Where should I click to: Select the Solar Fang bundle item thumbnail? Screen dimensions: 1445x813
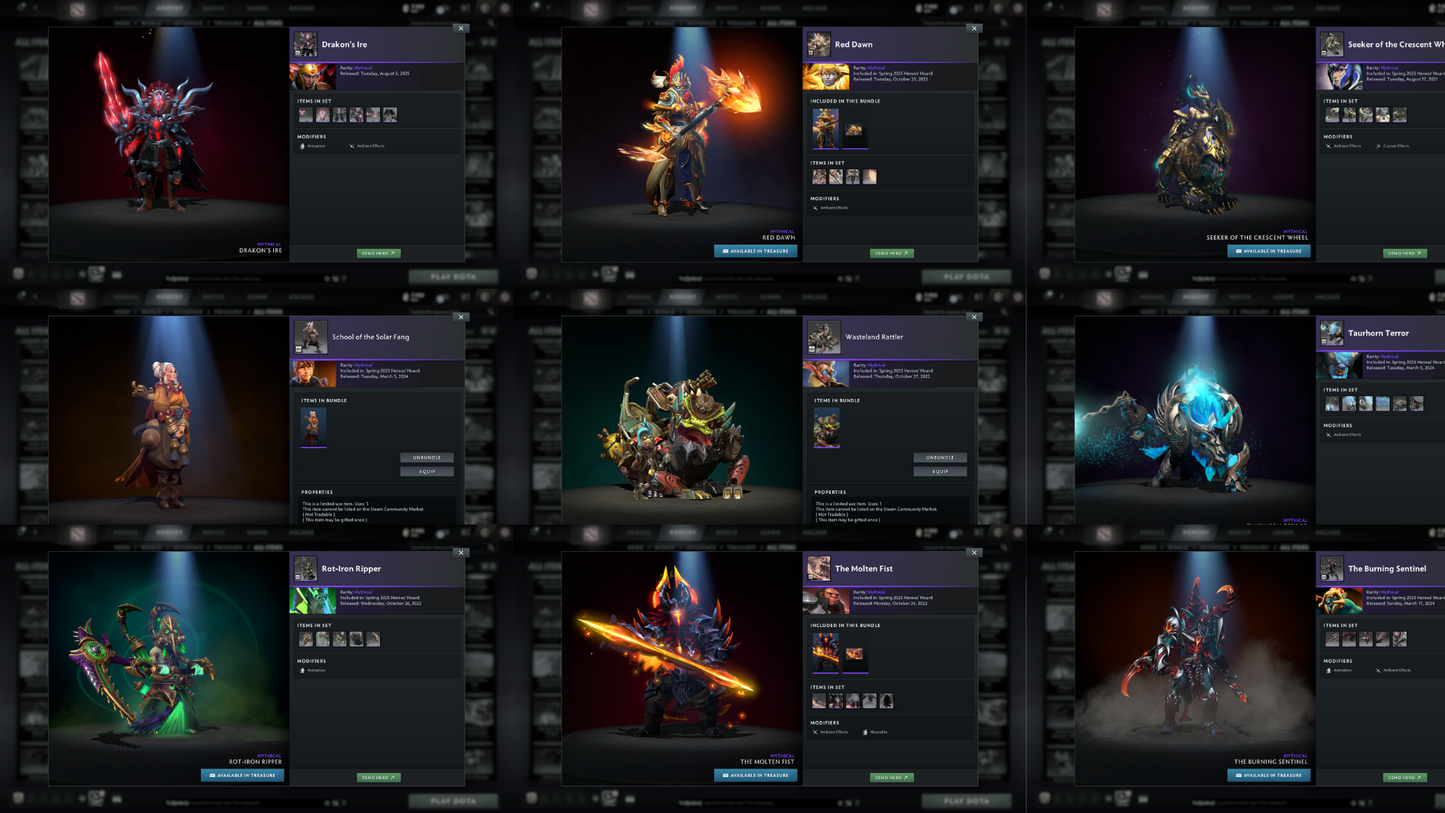pos(313,427)
